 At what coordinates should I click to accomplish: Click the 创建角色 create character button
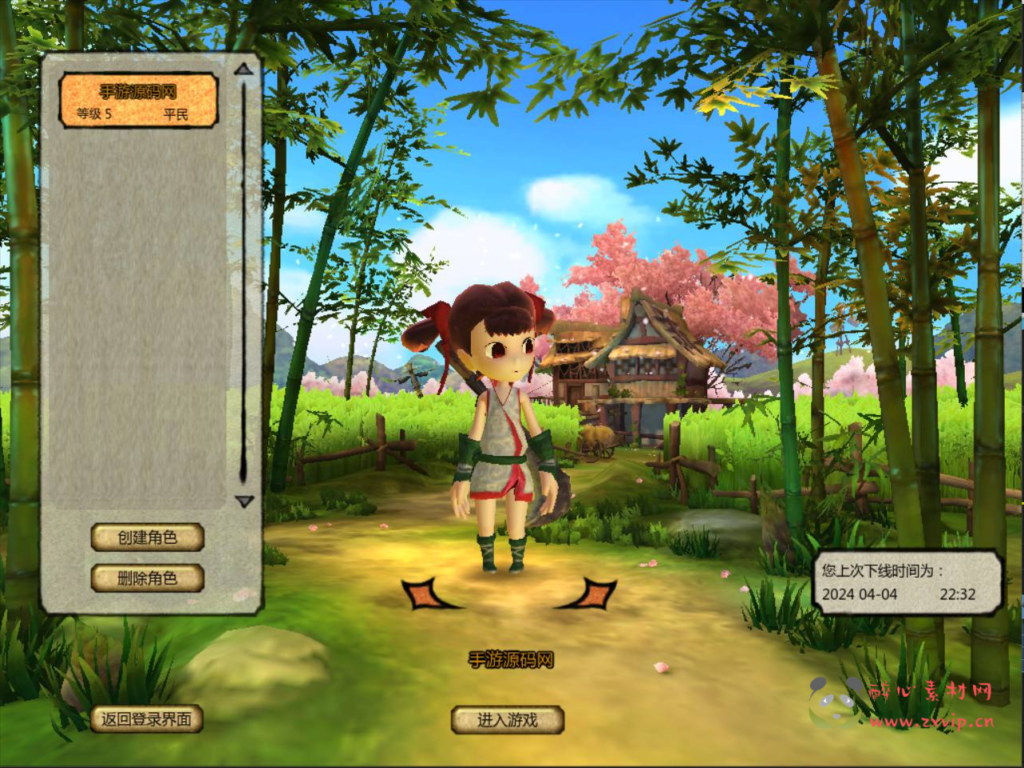[x=147, y=537]
